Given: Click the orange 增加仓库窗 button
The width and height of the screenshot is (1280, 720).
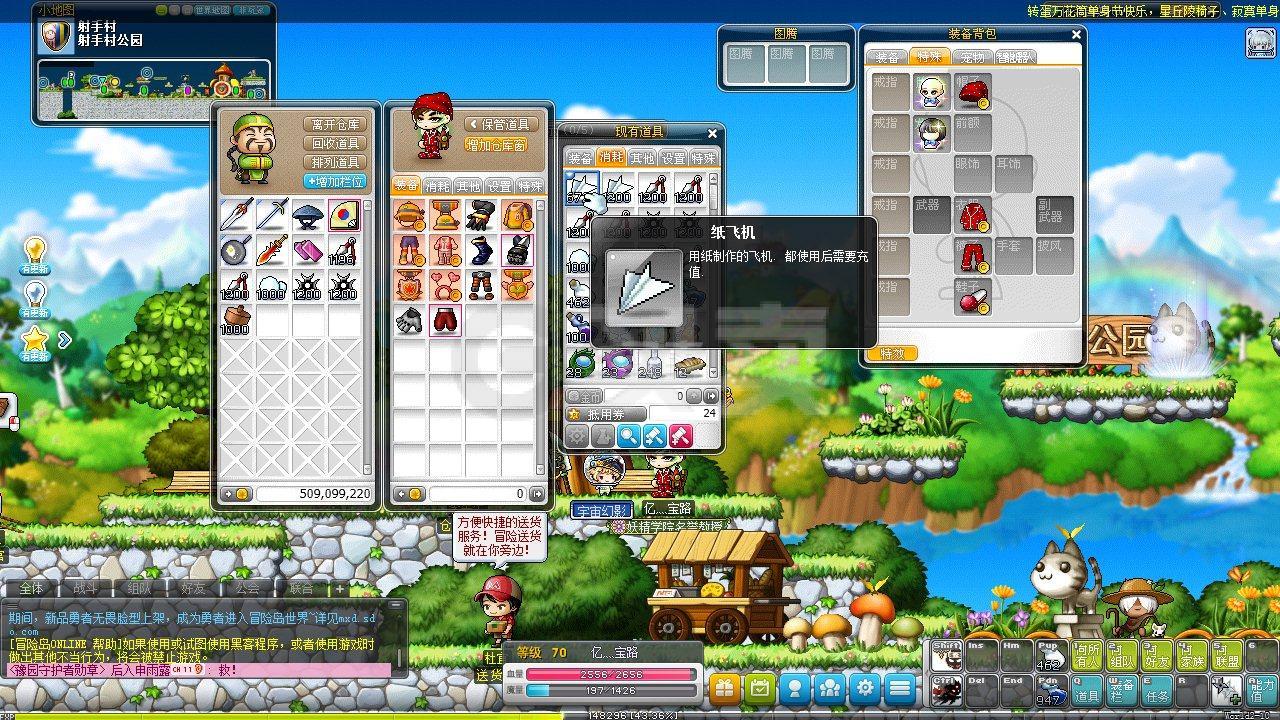Looking at the screenshot, I should [497, 145].
